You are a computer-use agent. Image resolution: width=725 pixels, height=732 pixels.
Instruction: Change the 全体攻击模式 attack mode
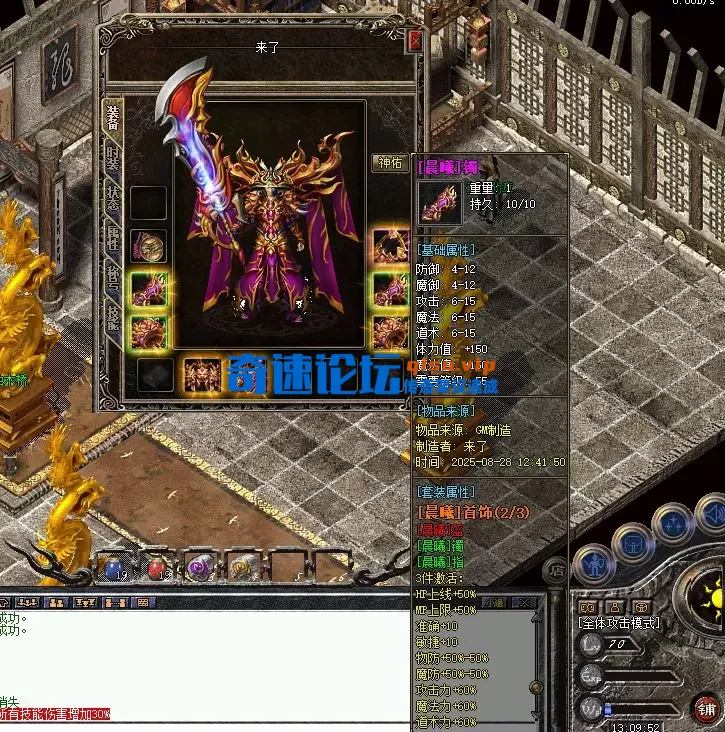coord(620,622)
